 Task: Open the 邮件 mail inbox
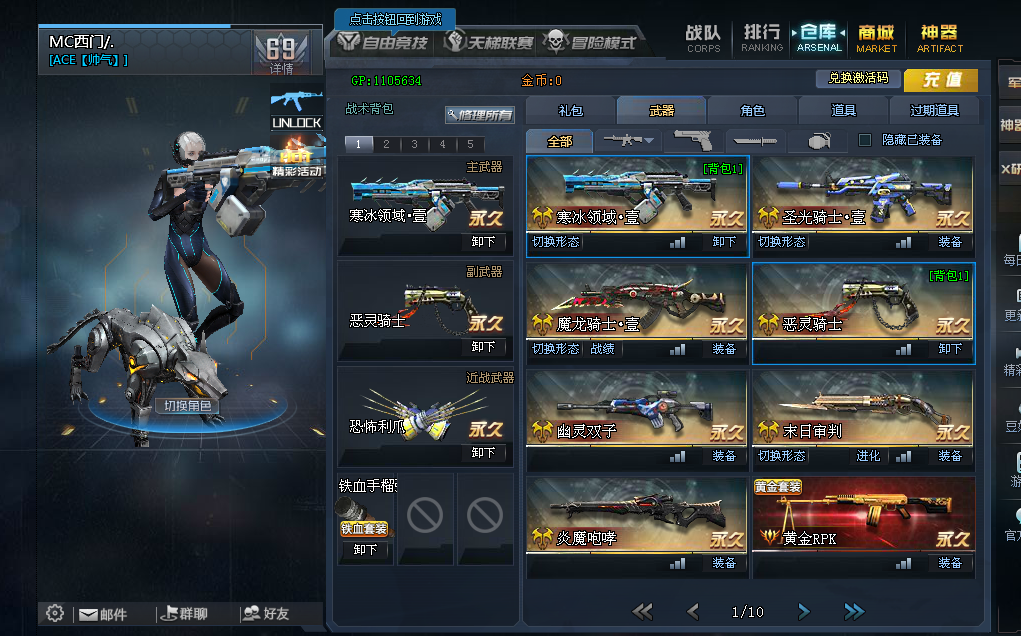(104, 614)
